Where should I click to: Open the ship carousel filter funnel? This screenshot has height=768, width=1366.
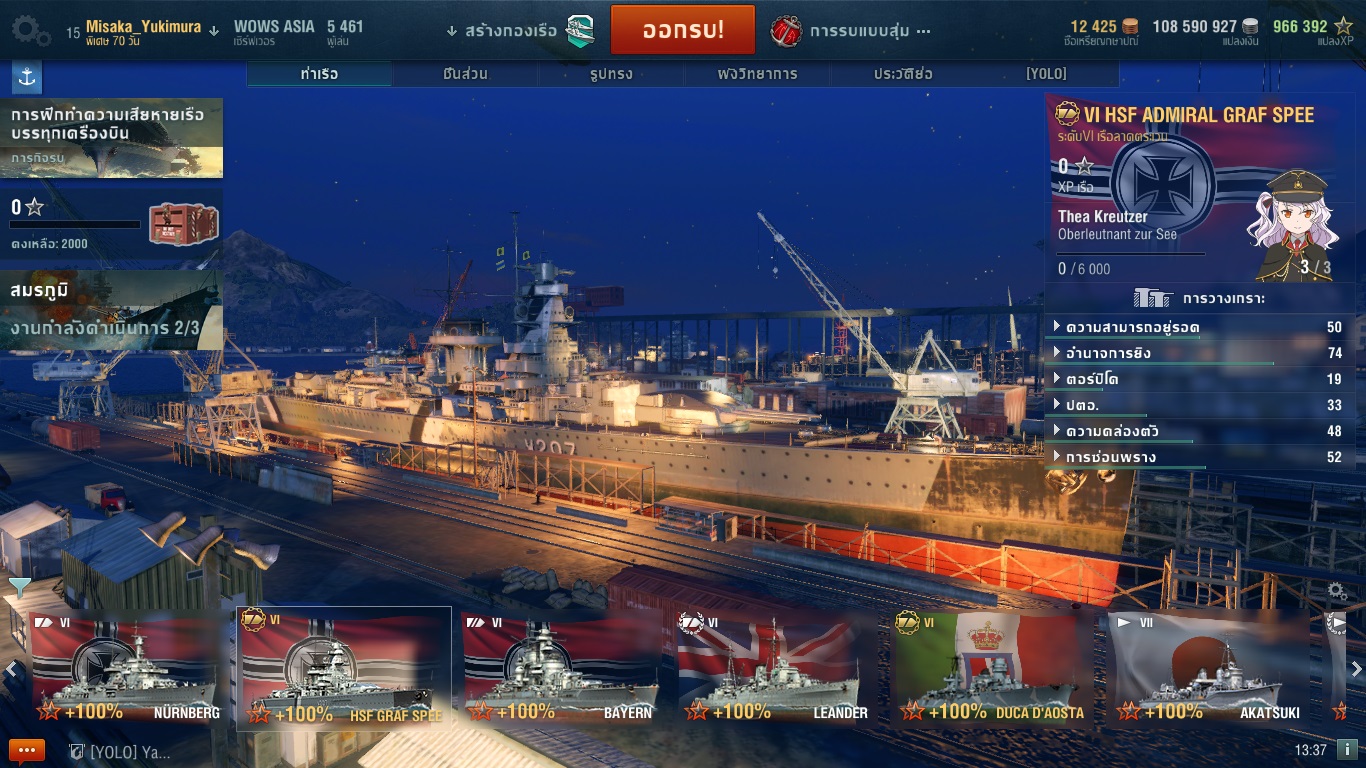18,587
